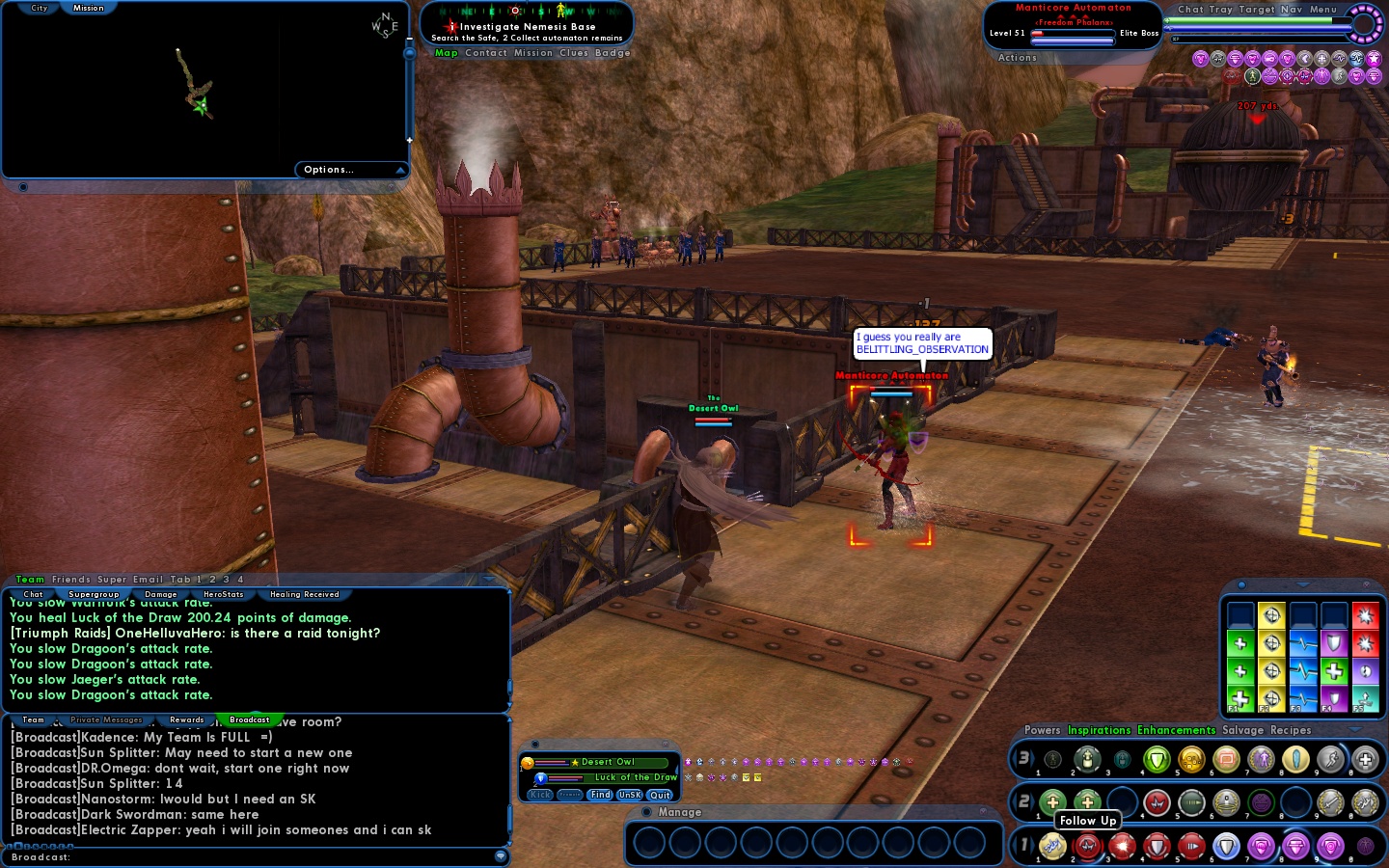Open the main Menu at top right
The height and width of the screenshot is (868, 1389).
[1322, 10]
